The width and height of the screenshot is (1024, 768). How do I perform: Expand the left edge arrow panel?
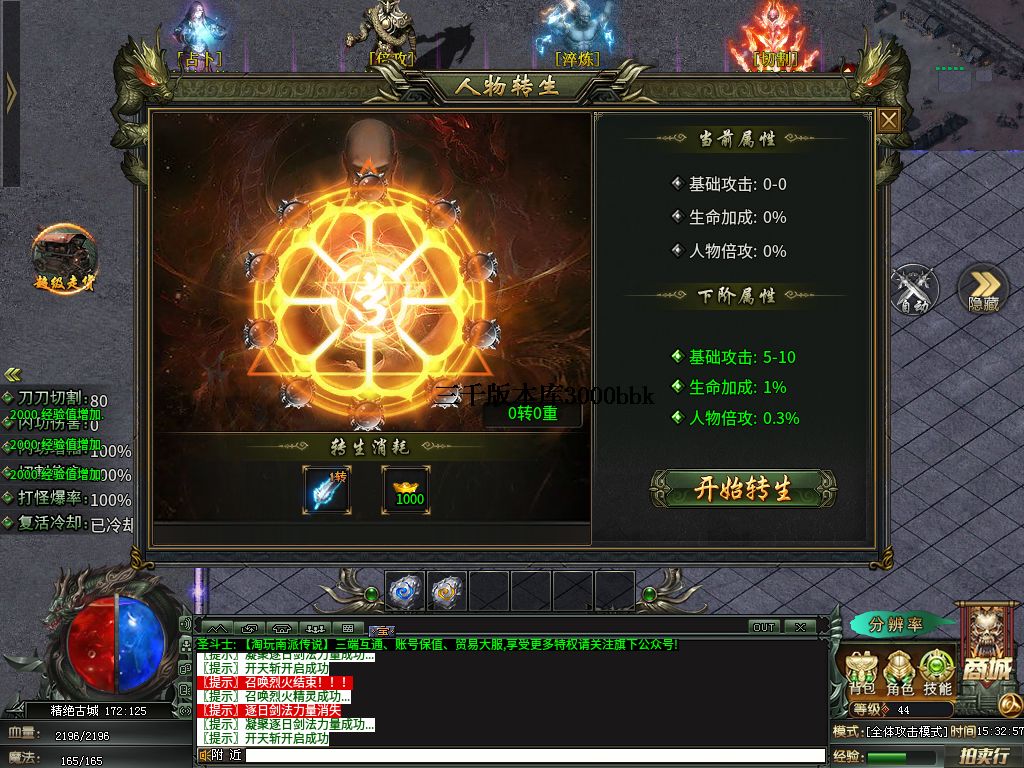tap(10, 95)
